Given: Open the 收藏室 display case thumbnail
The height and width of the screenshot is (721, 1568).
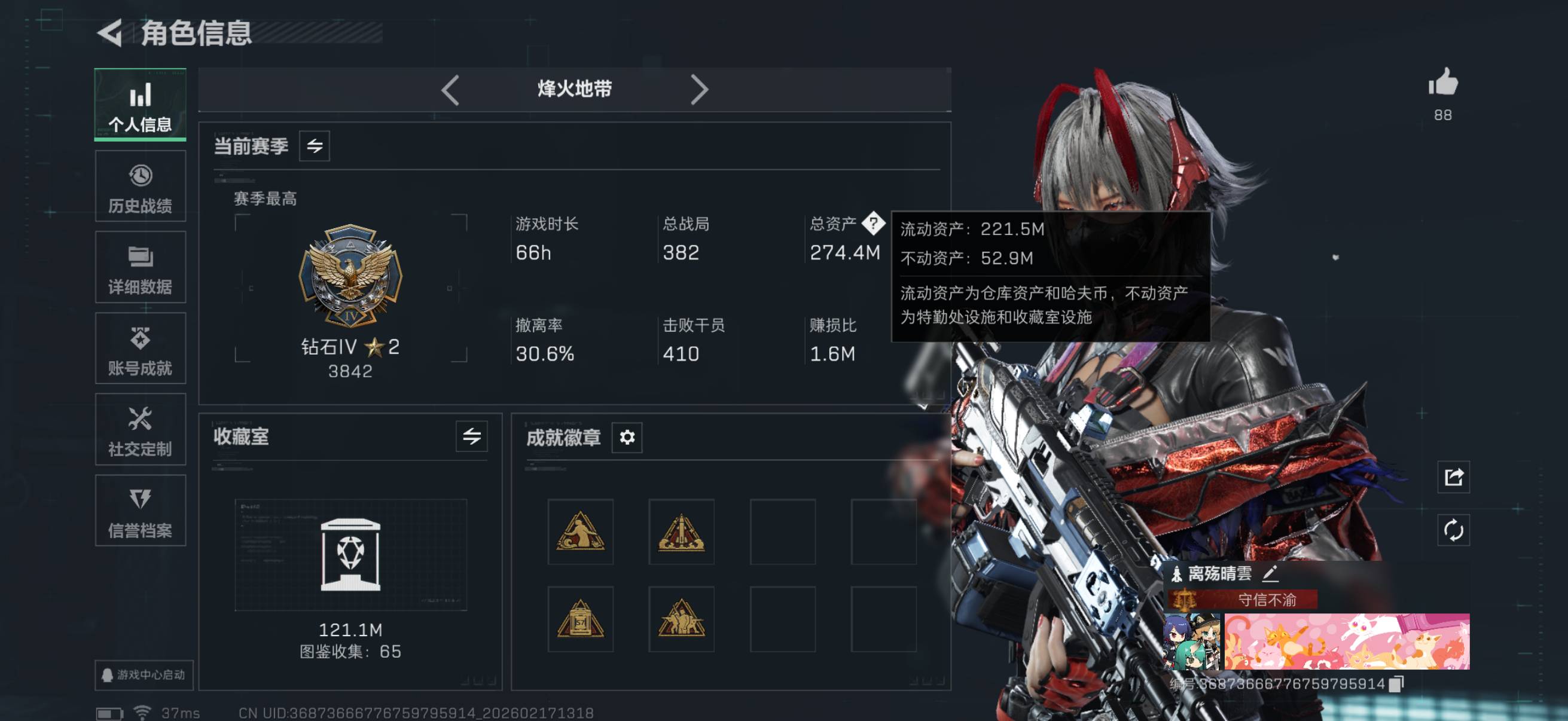Looking at the screenshot, I should [x=350, y=555].
